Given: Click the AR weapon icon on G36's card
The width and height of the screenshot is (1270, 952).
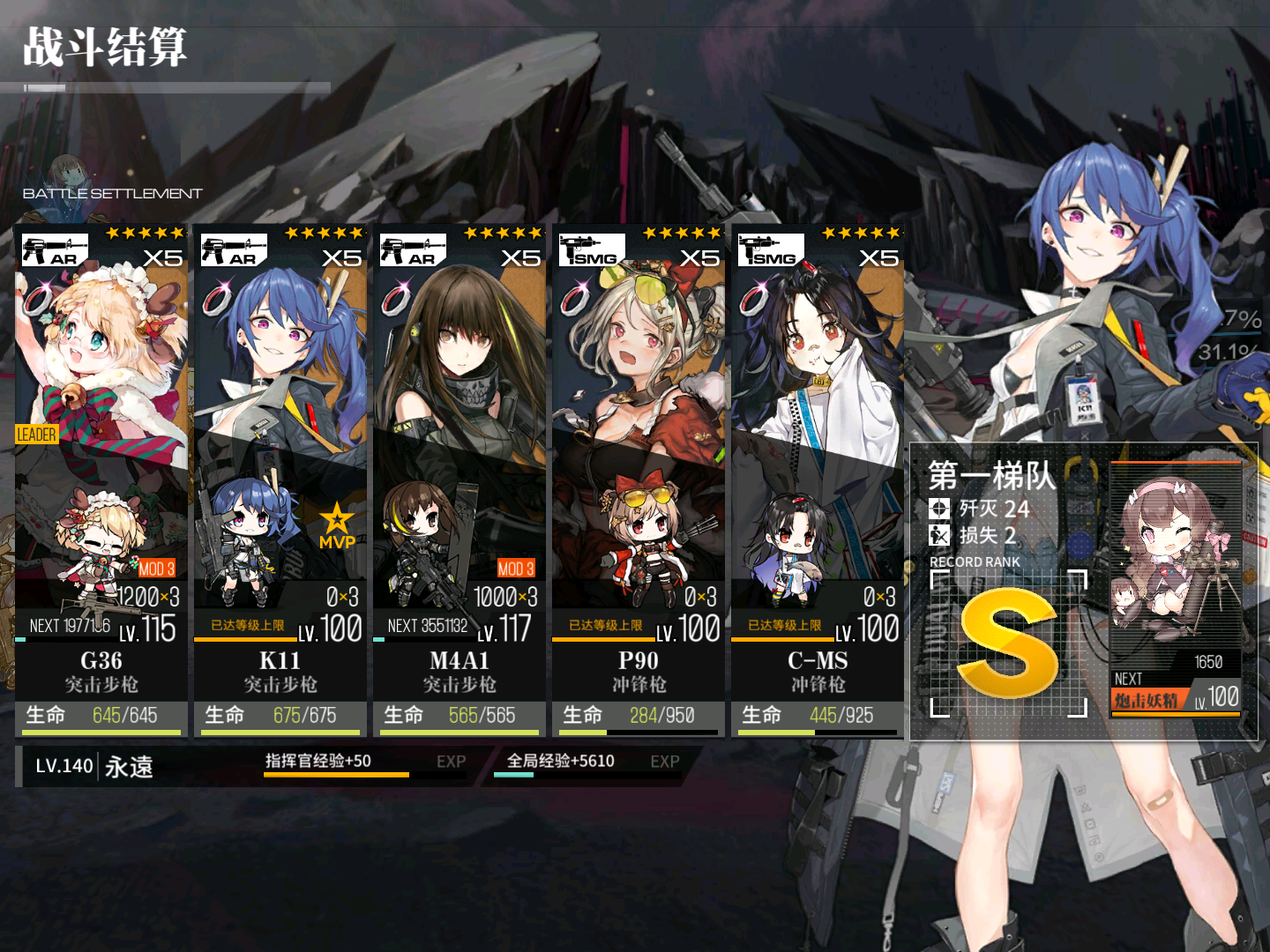Looking at the screenshot, I should (x=53, y=249).
